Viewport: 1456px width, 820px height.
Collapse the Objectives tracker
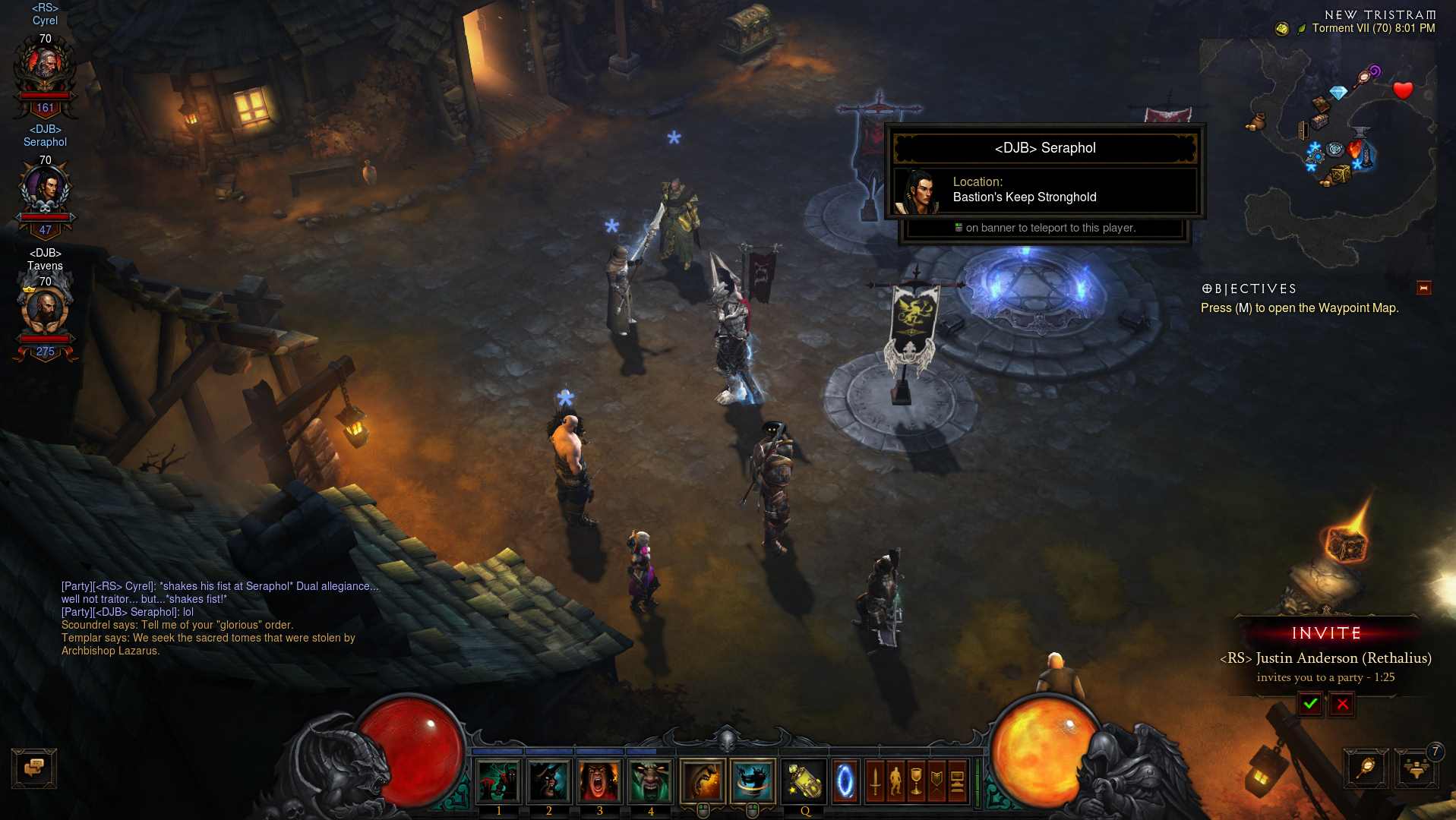click(1423, 288)
